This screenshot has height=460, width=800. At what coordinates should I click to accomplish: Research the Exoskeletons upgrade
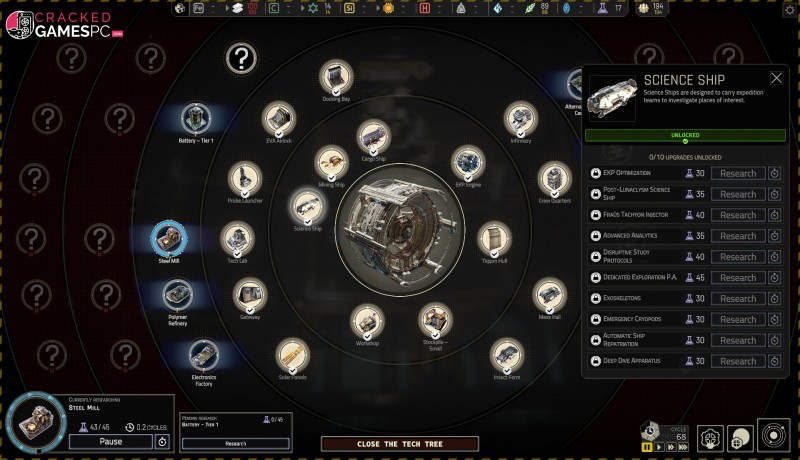point(738,299)
